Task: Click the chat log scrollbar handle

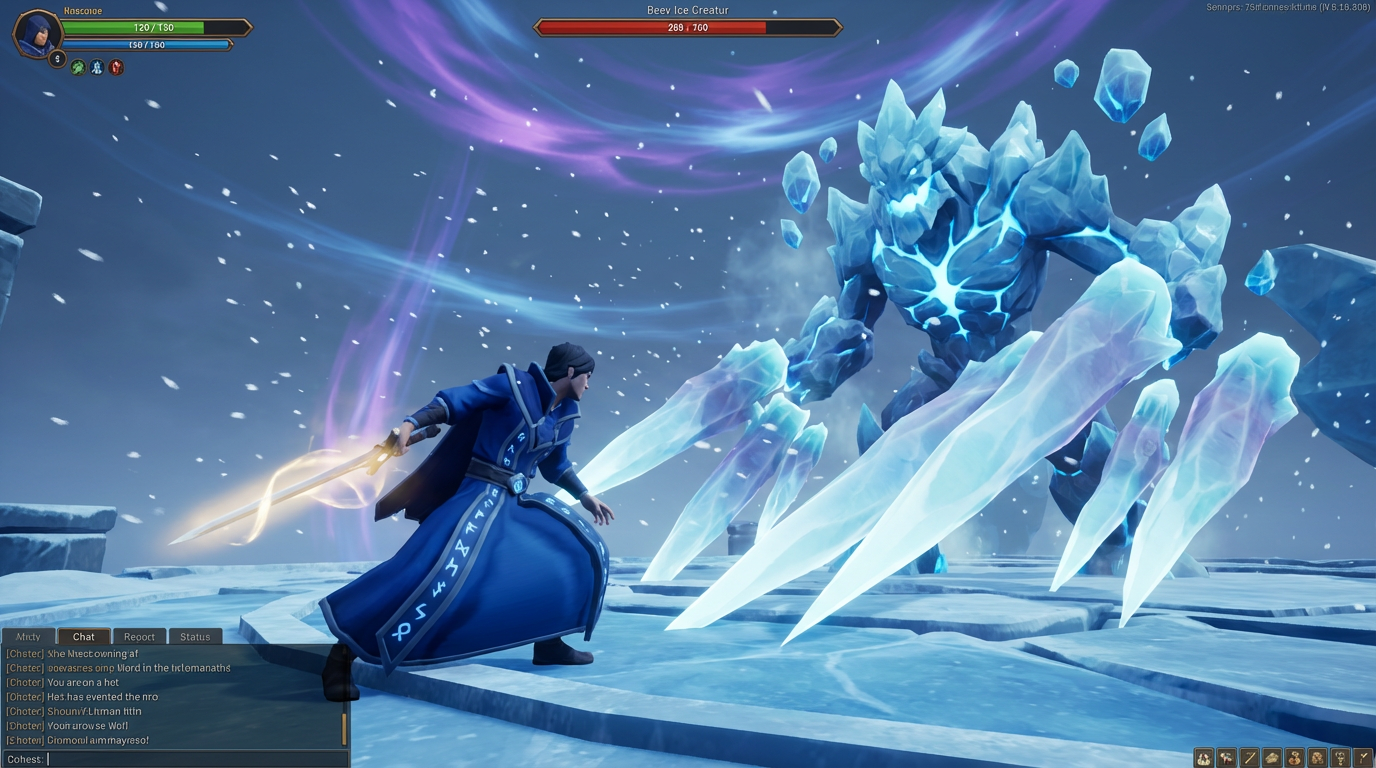Action: [x=345, y=728]
